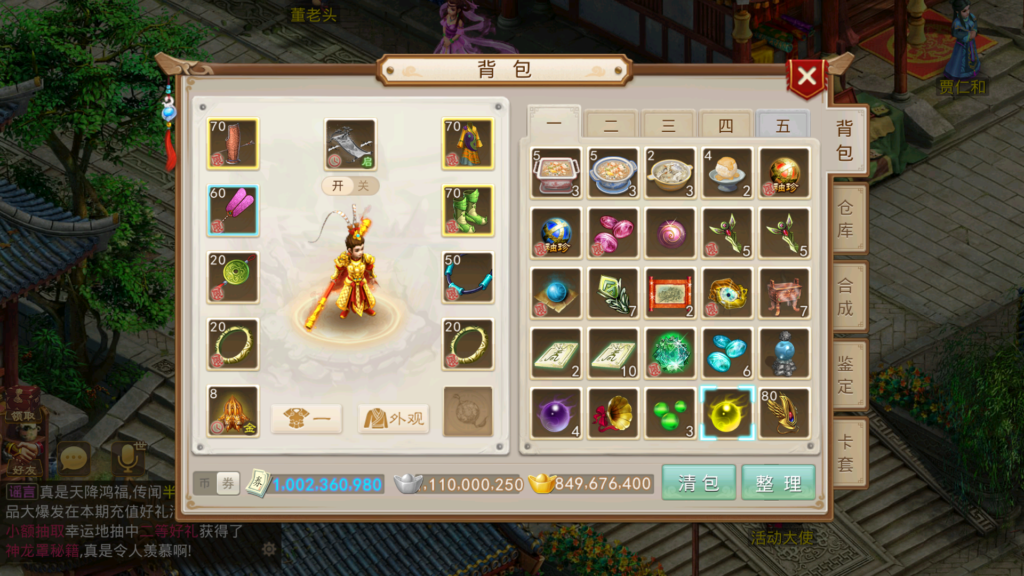
Task: Toggle the 开/关 switch above the character
Action: coord(350,186)
